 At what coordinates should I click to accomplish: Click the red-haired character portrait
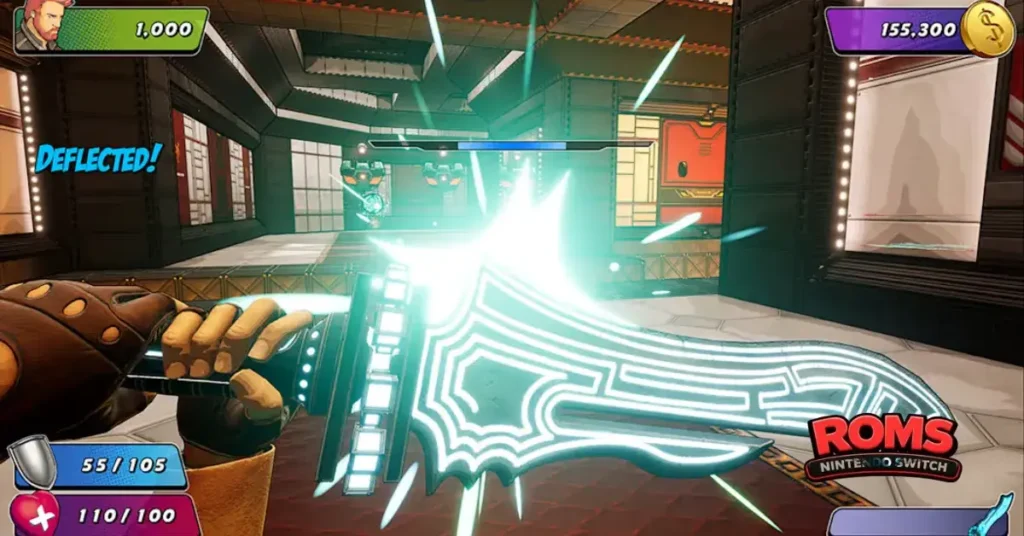(x=36, y=25)
